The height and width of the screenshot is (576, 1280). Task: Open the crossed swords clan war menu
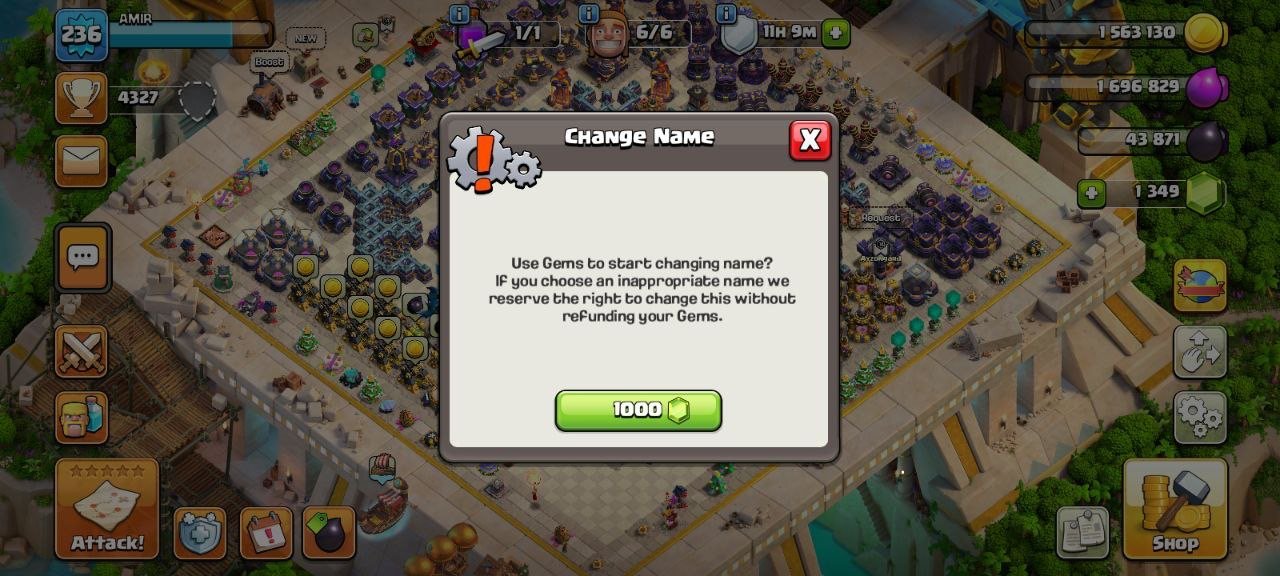point(81,352)
